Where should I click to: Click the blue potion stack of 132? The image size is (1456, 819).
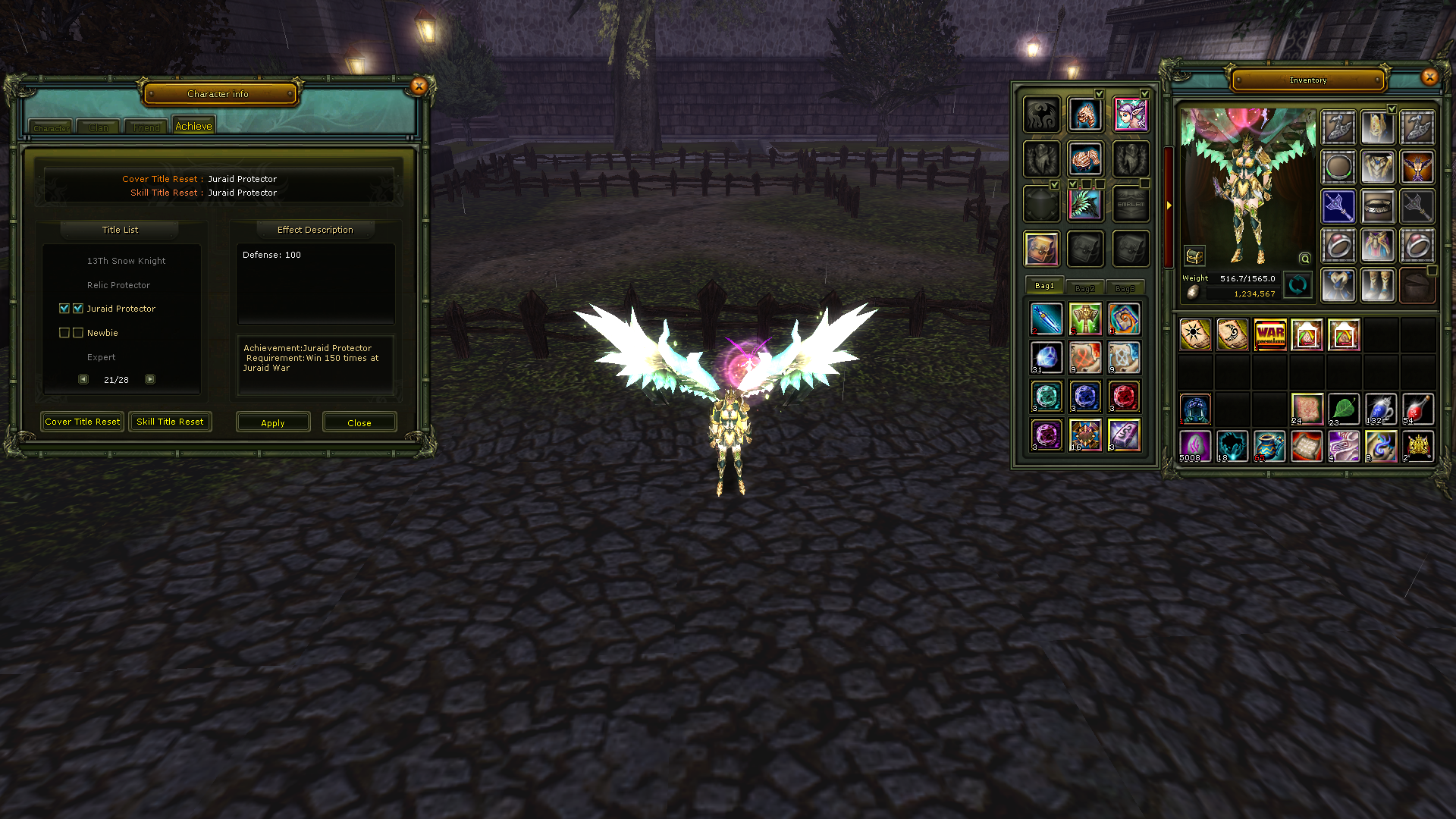click(1380, 408)
